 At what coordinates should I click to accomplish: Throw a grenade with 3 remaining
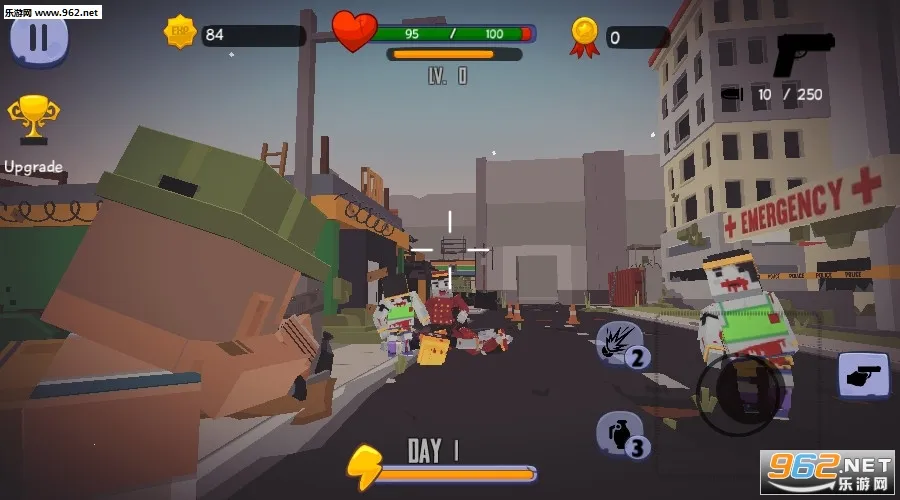(x=620, y=432)
